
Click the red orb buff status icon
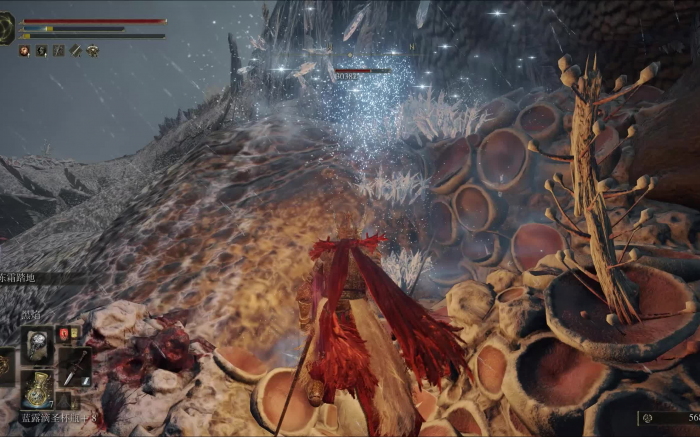(25, 50)
